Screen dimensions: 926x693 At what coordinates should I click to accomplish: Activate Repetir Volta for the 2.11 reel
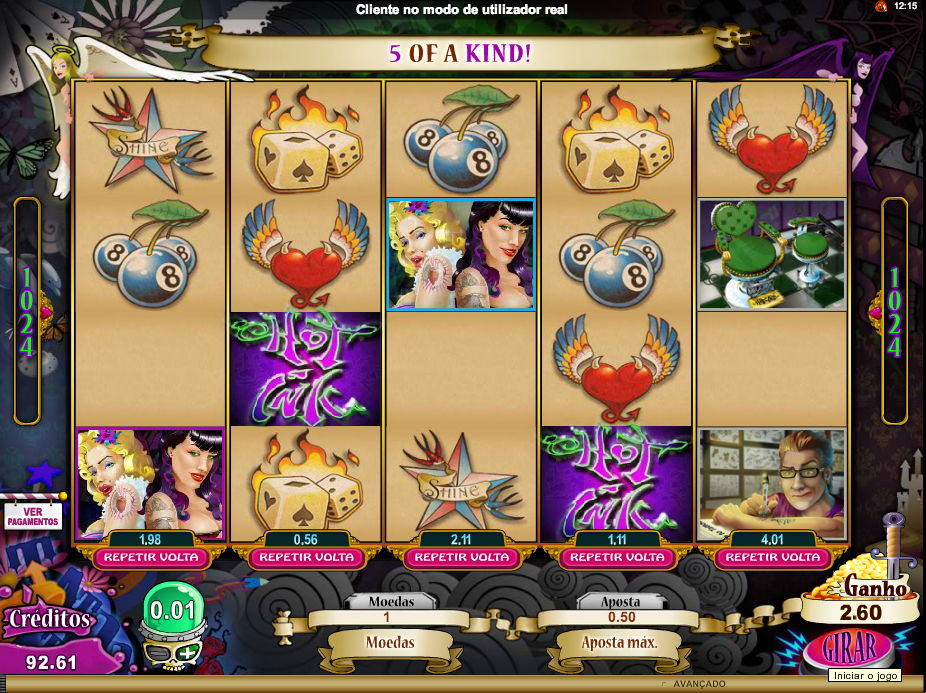click(x=462, y=557)
